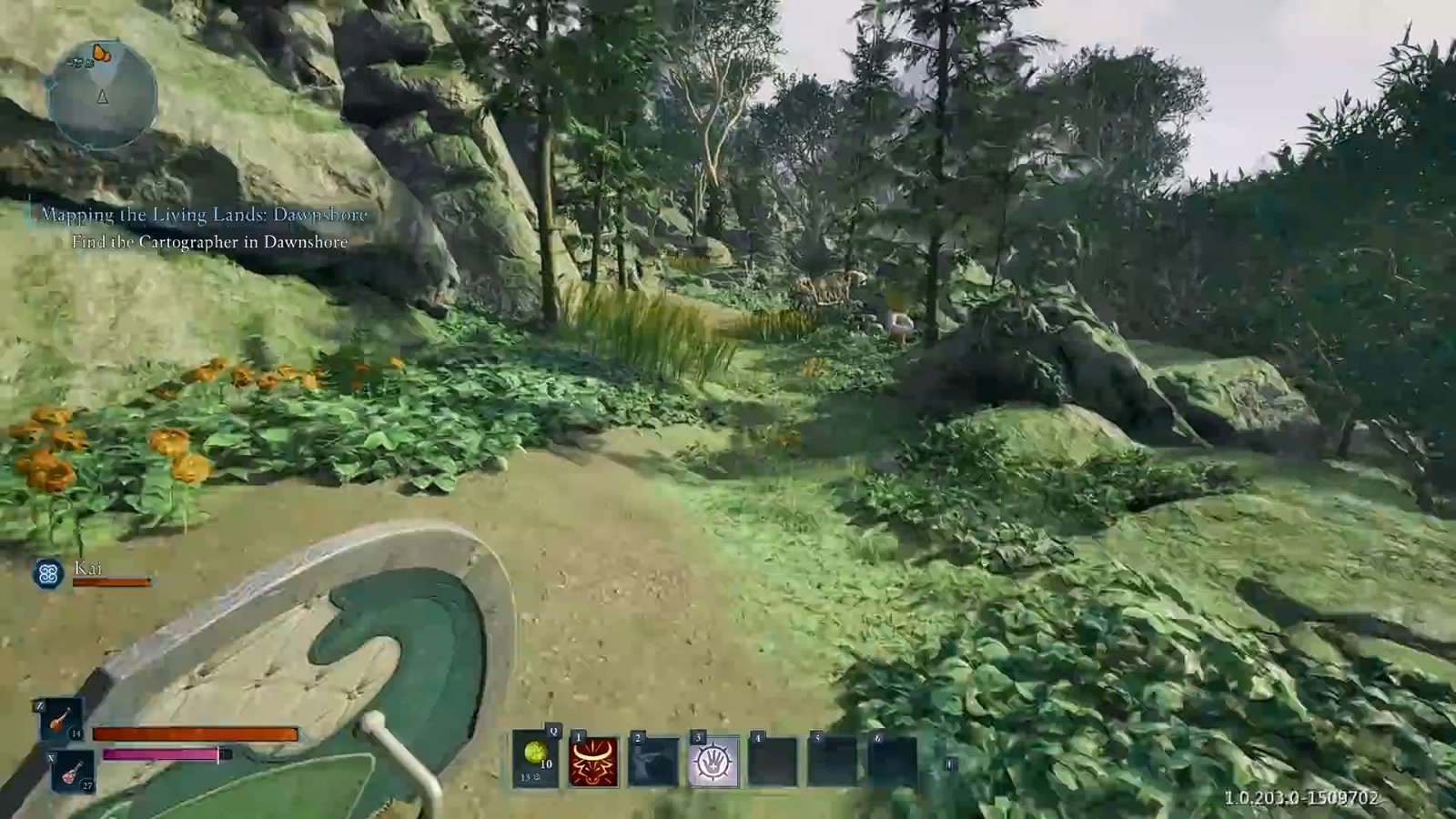Click the orange butterfly marker on the minimap
The width and height of the screenshot is (1456, 819).
tap(101, 54)
